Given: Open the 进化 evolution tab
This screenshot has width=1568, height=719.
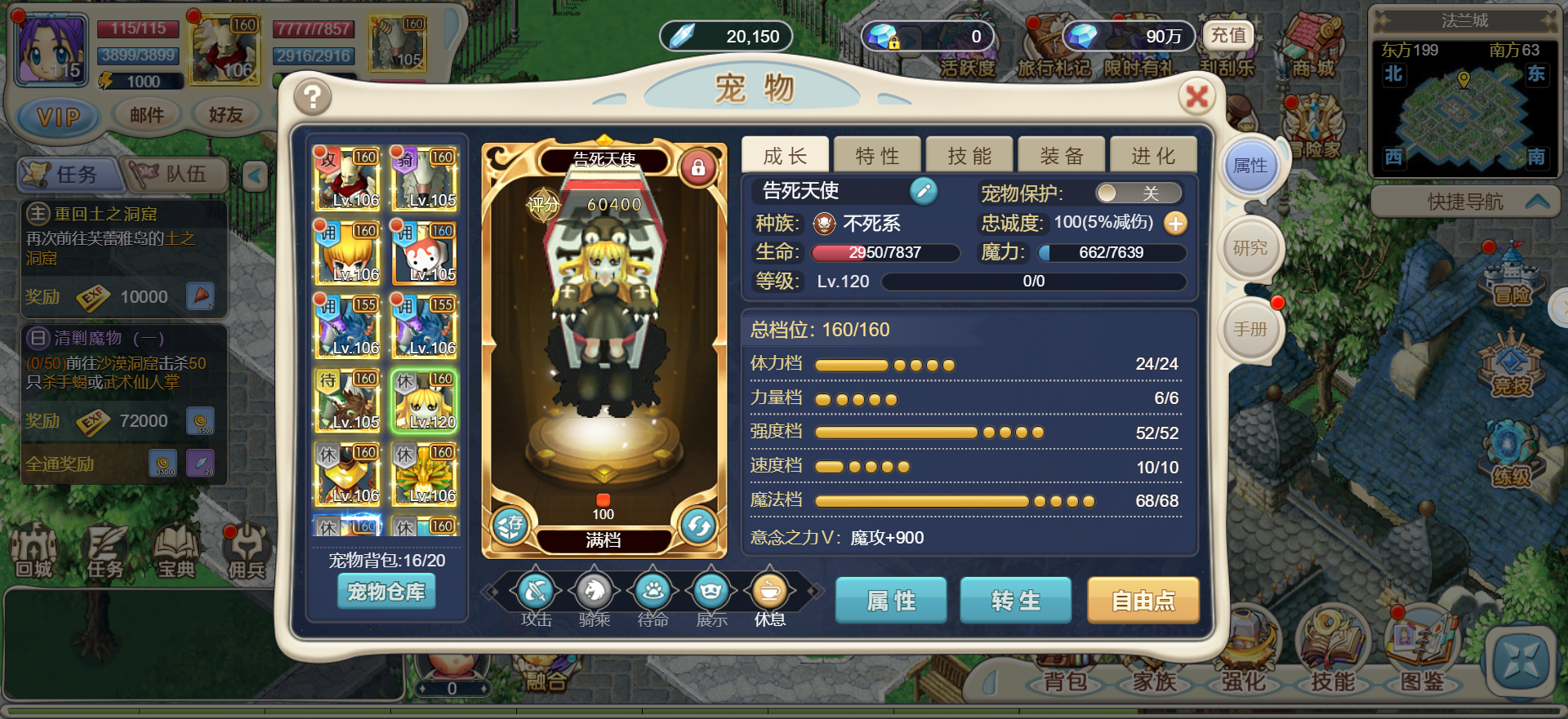Looking at the screenshot, I should (x=1153, y=153).
